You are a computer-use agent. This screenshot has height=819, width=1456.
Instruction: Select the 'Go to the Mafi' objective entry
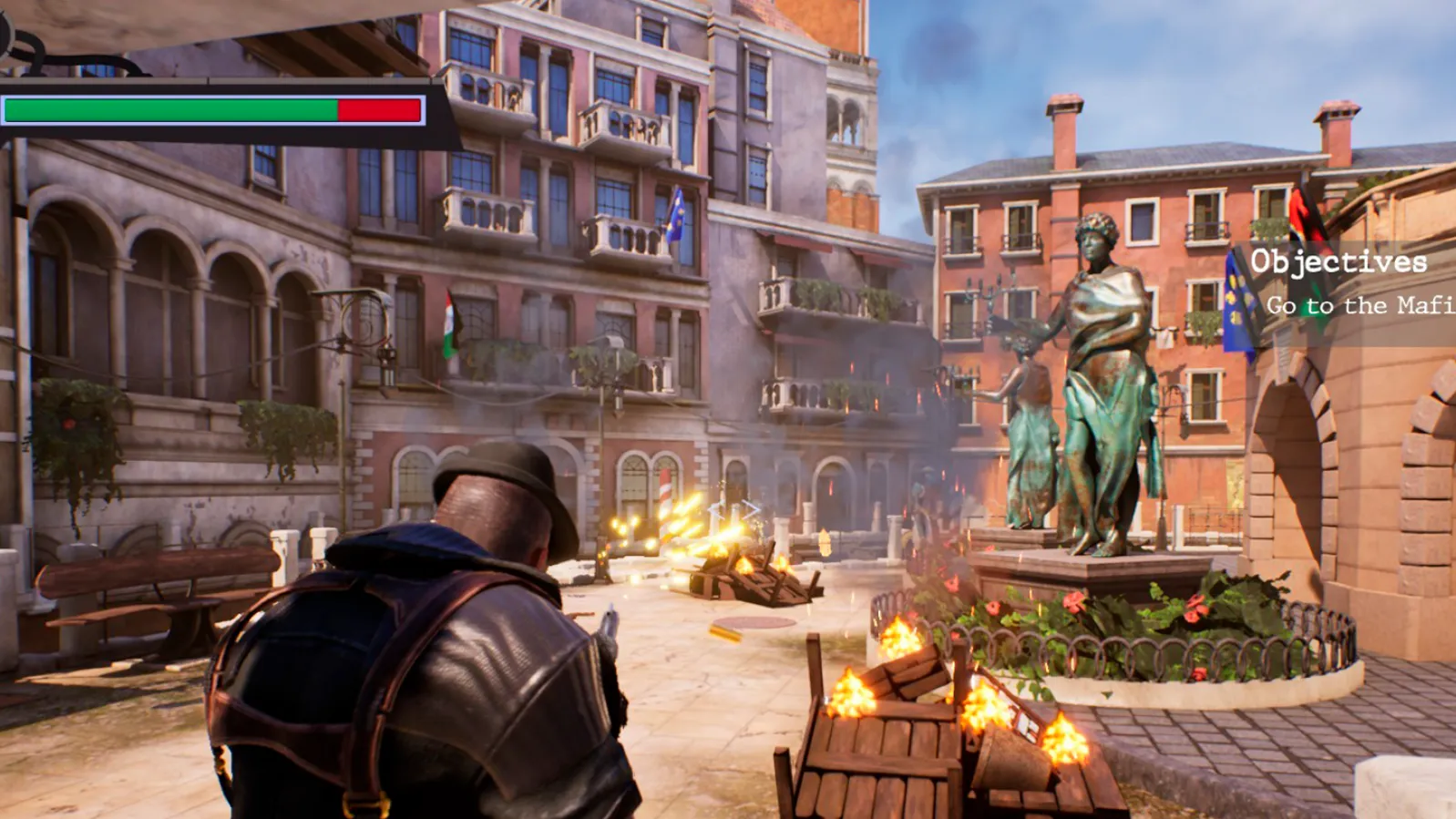pyautogui.click(x=1359, y=306)
